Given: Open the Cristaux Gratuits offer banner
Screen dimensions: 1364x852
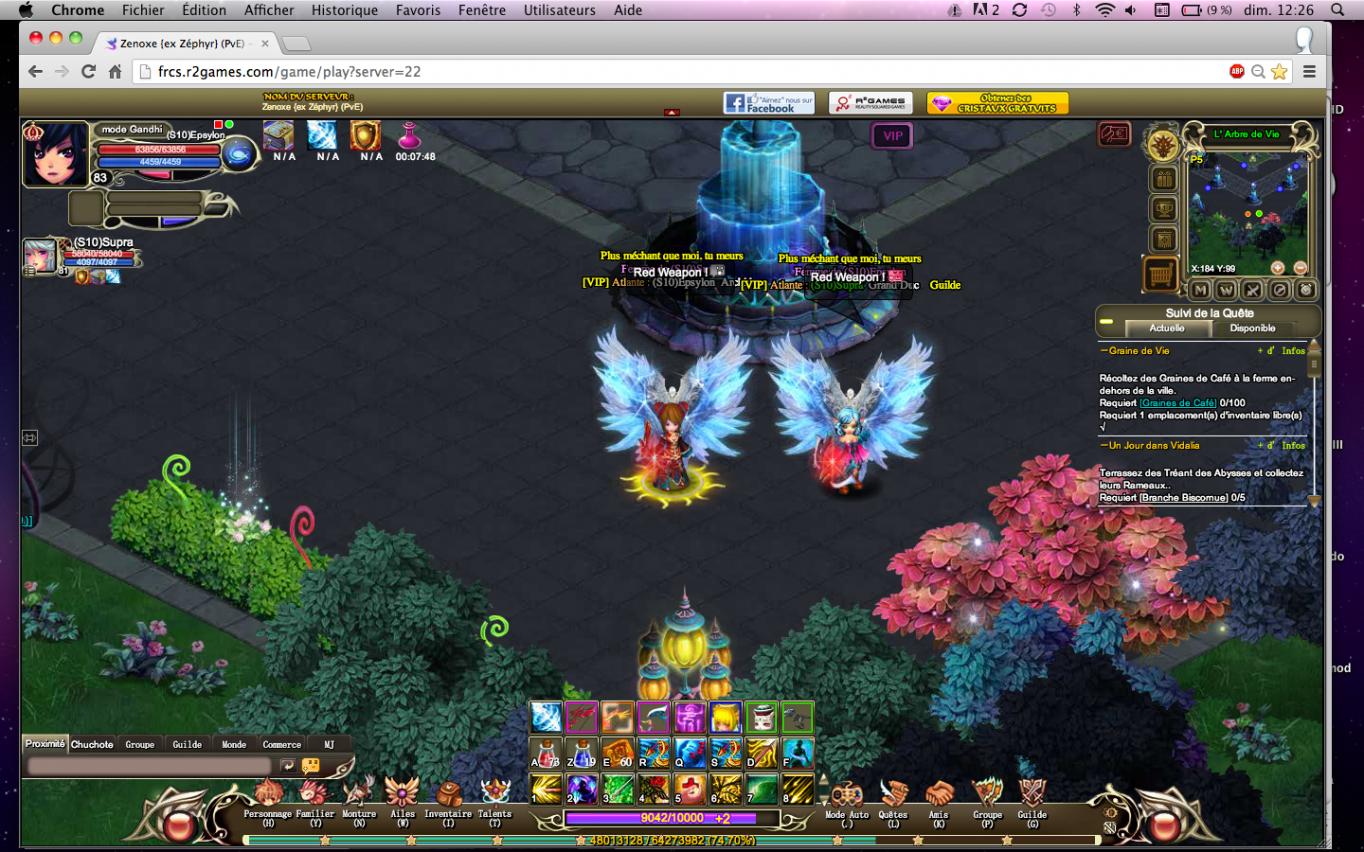Looking at the screenshot, I should (x=997, y=103).
